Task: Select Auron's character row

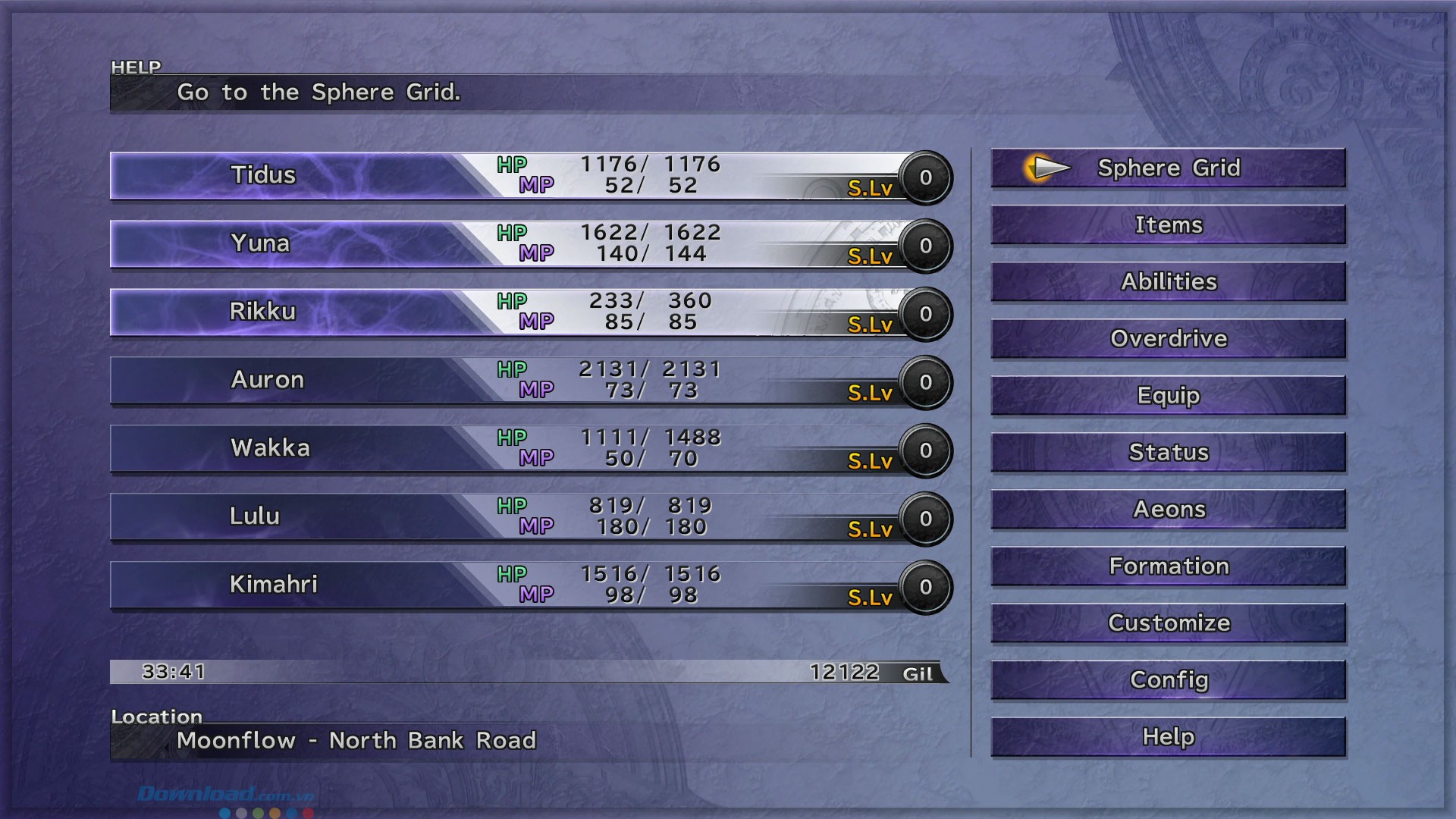Action: [x=267, y=380]
